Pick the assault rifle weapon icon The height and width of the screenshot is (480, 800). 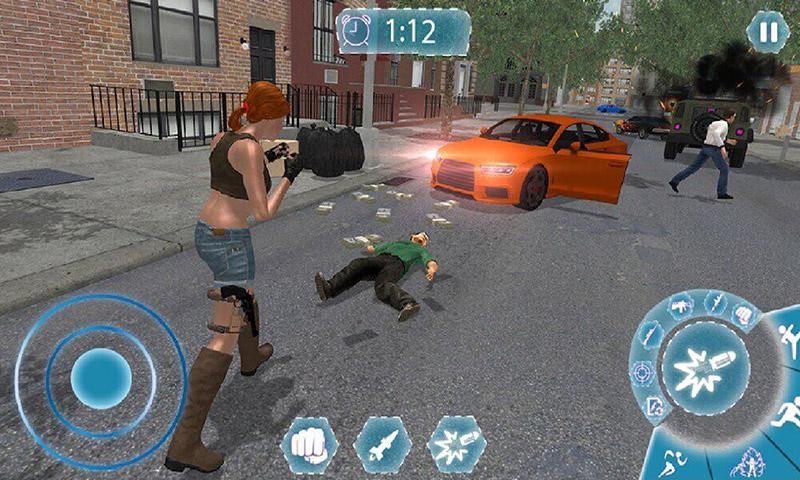tap(681, 305)
